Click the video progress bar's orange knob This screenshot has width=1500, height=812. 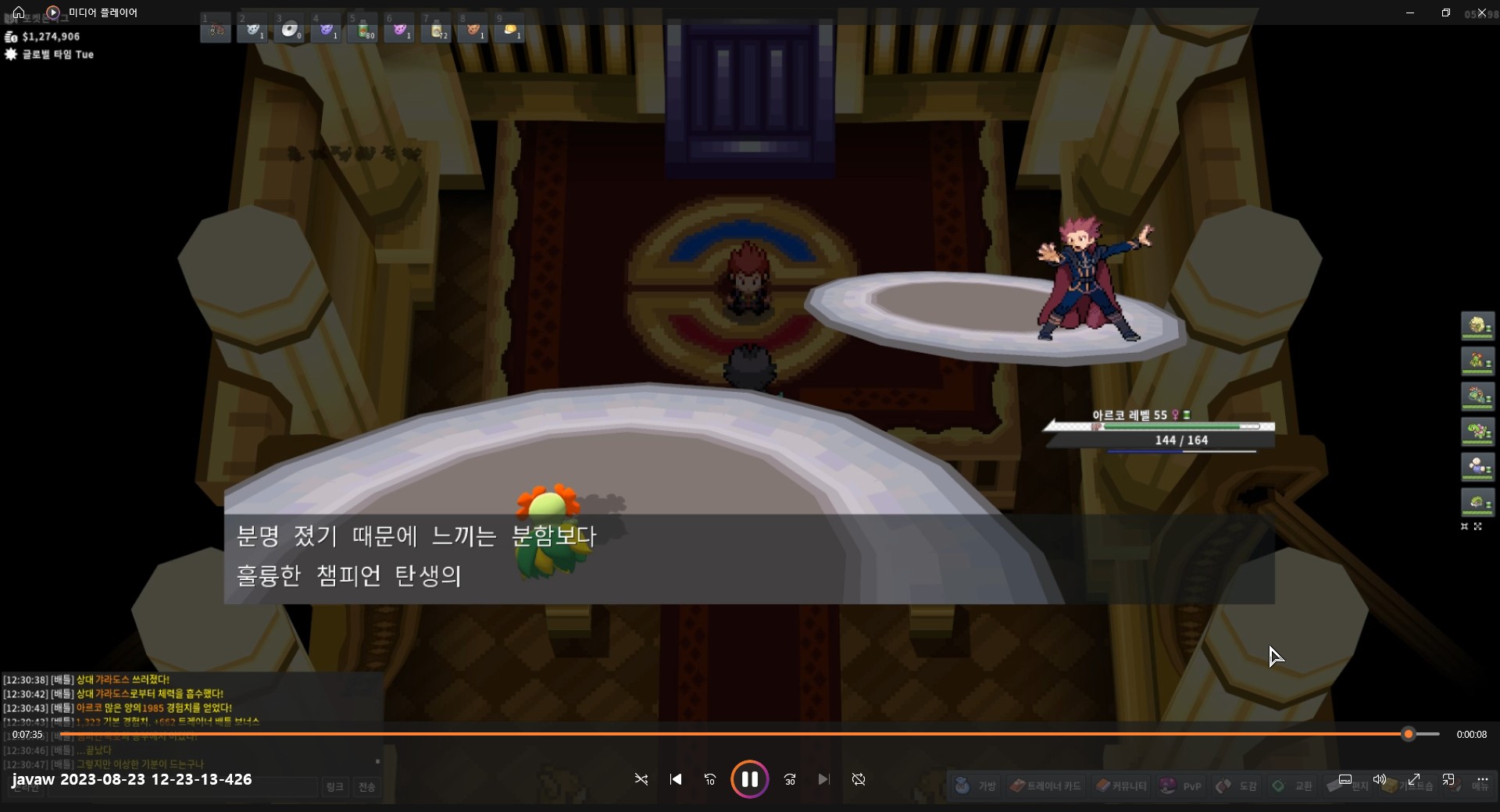1409,734
